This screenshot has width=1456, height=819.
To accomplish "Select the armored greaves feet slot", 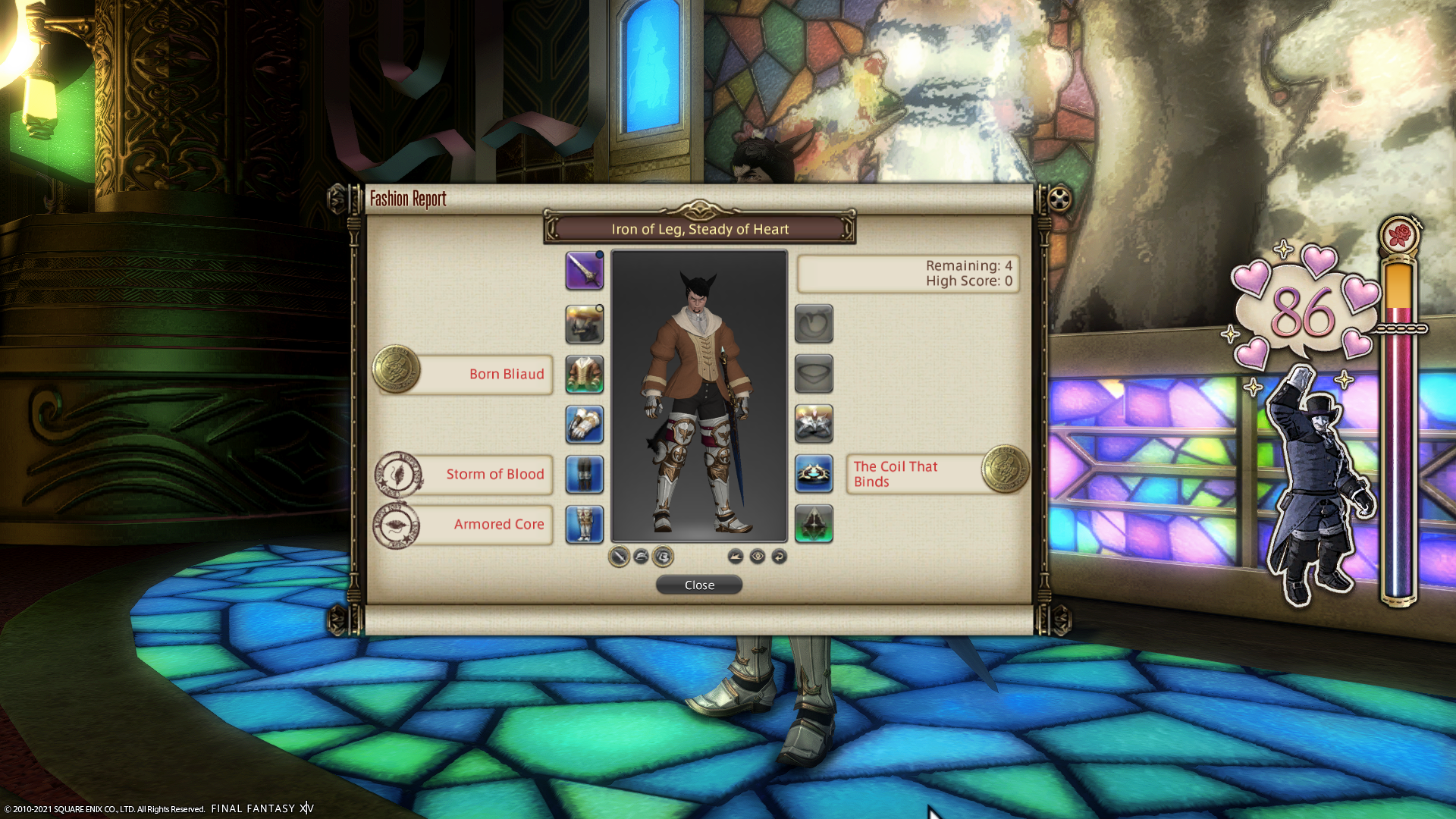I will [x=584, y=524].
